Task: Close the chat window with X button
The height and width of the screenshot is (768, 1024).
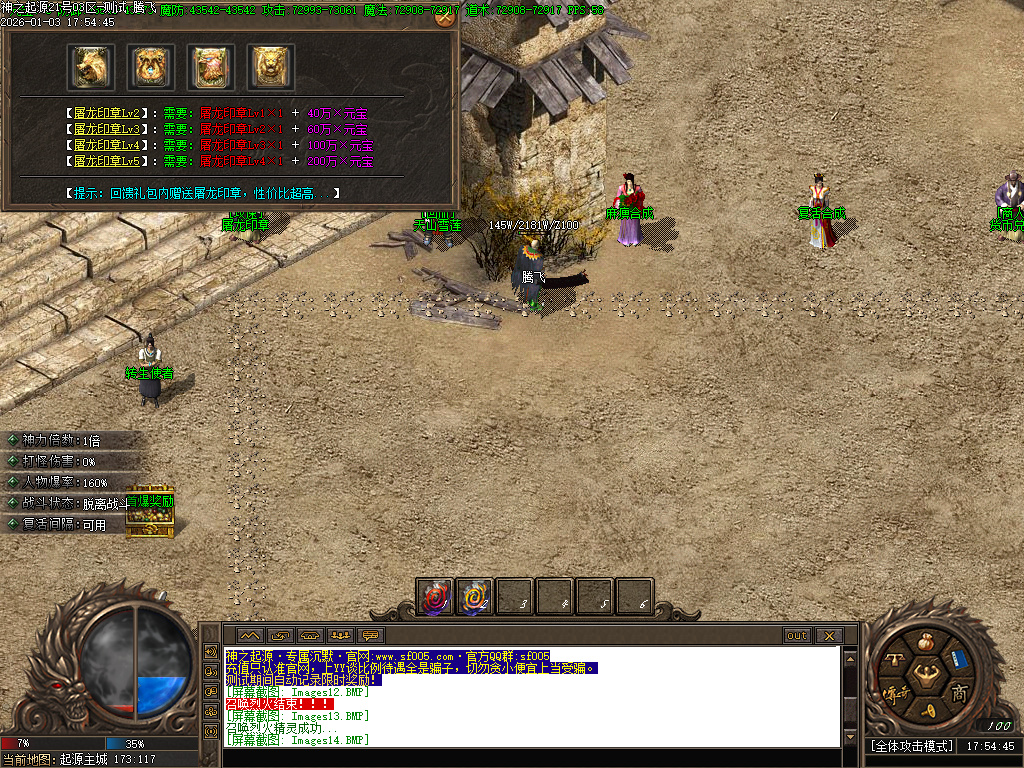Action: tap(828, 636)
